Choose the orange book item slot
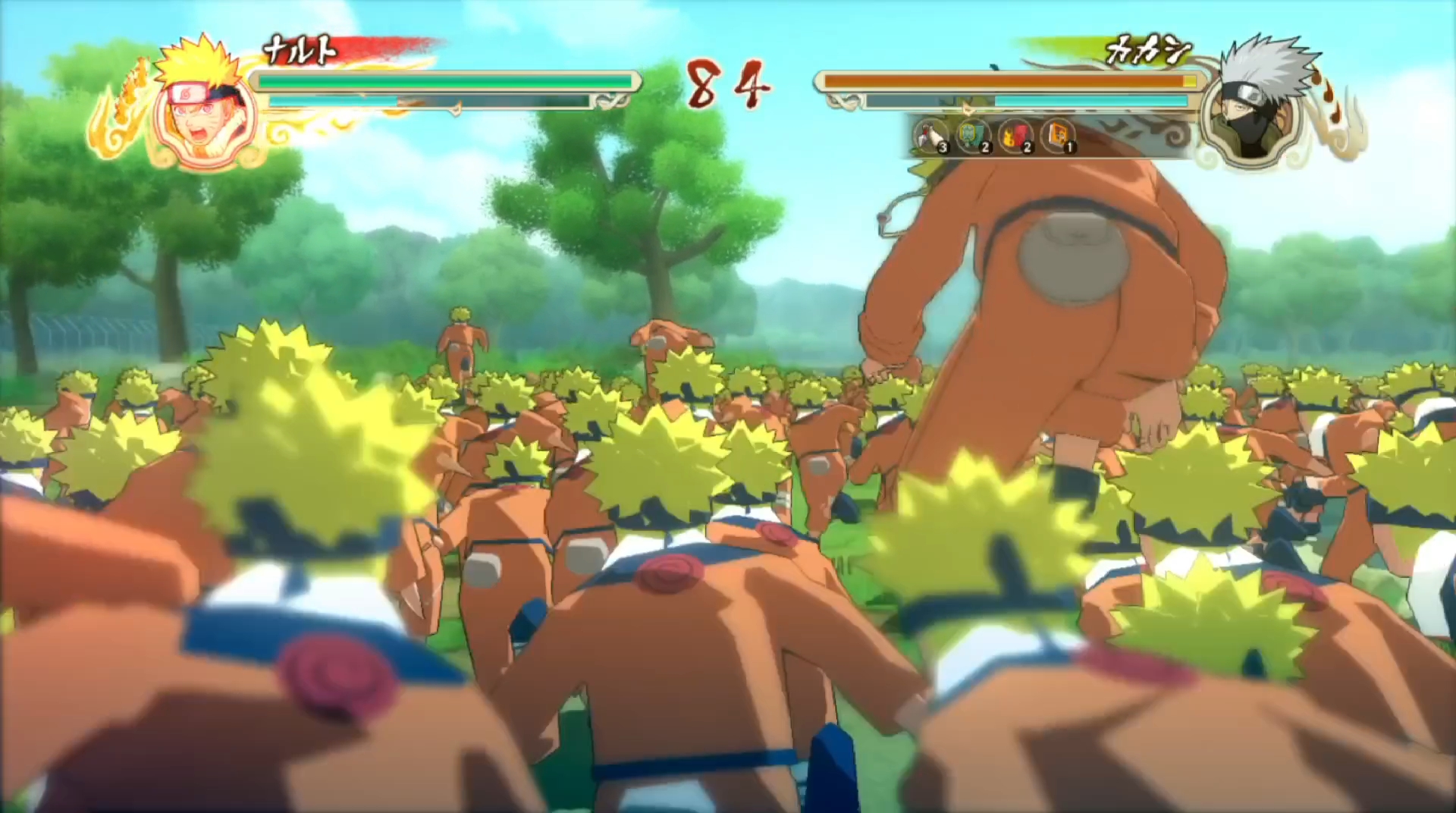1456x813 pixels. (1058, 136)
